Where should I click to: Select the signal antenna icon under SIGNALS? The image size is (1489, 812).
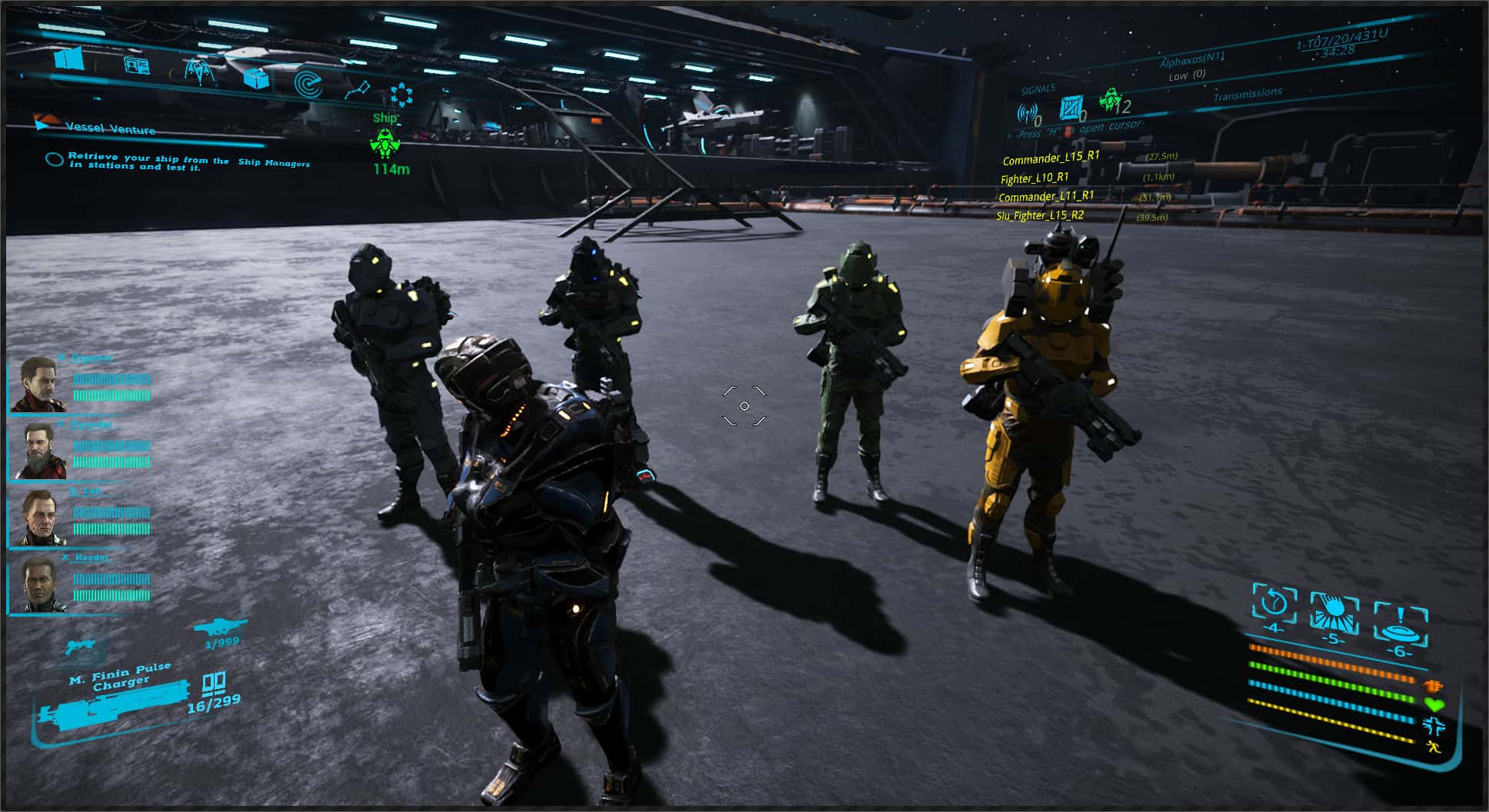[1028, 112]
